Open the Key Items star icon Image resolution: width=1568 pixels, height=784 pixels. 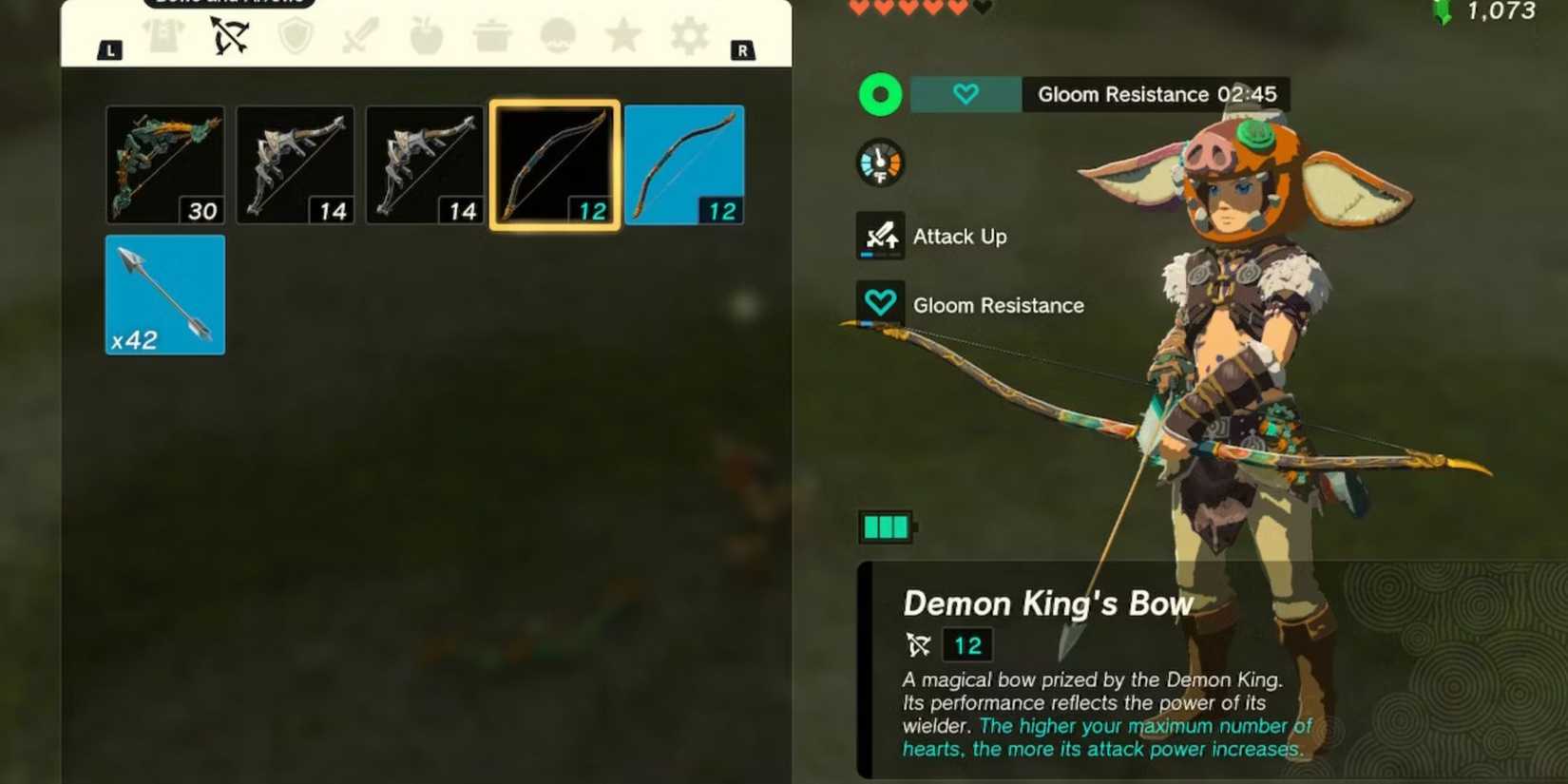coord(622,35)
